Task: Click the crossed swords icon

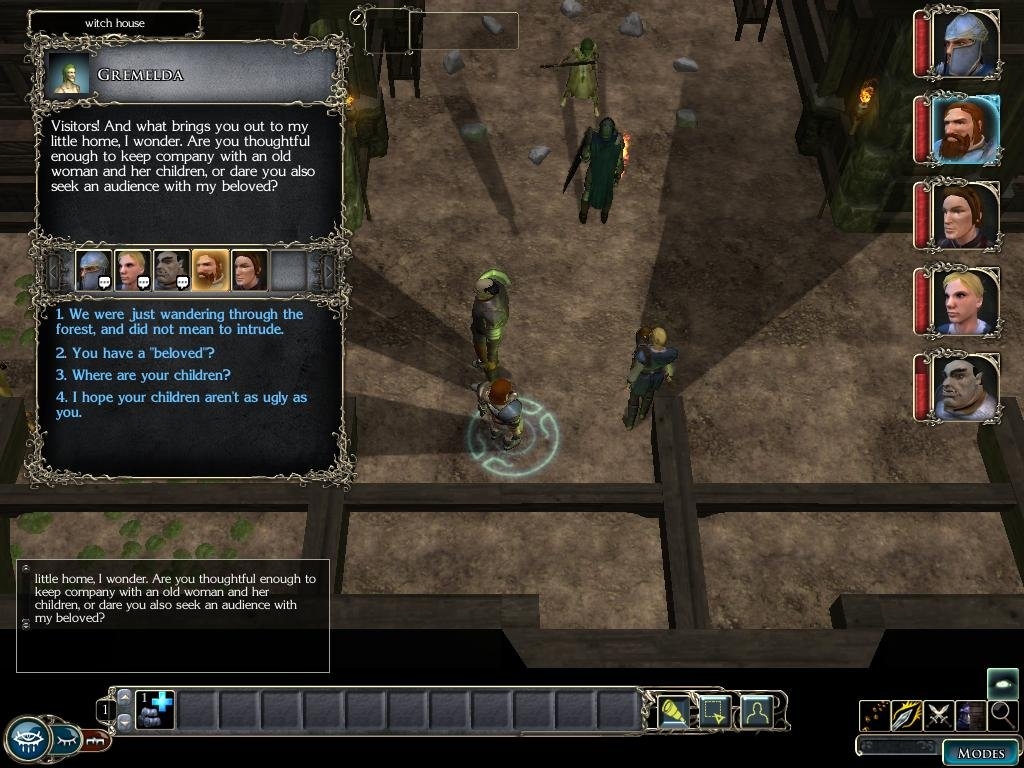Action: coord(938,715)
